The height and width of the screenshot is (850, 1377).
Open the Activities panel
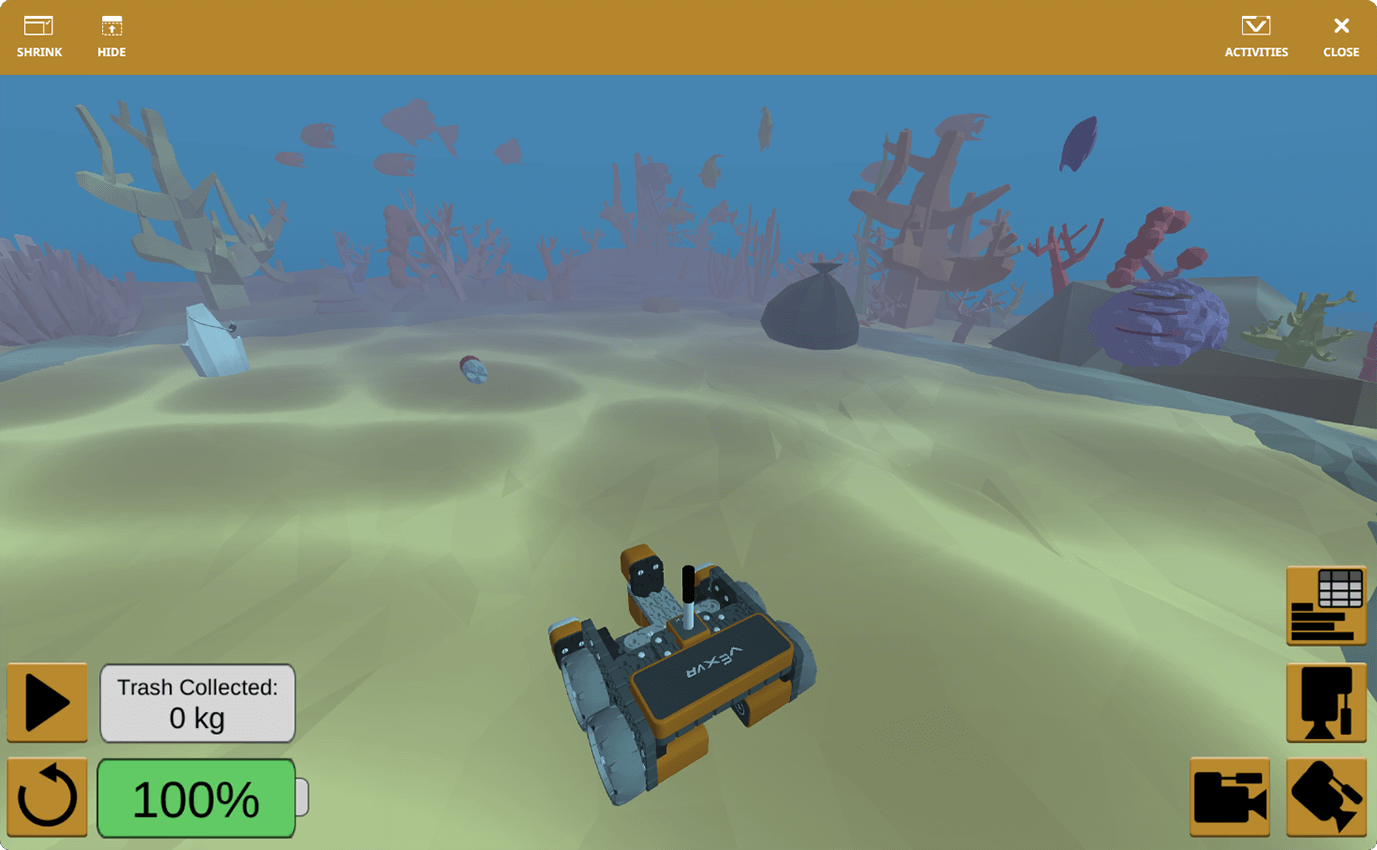coord(1256,35)
